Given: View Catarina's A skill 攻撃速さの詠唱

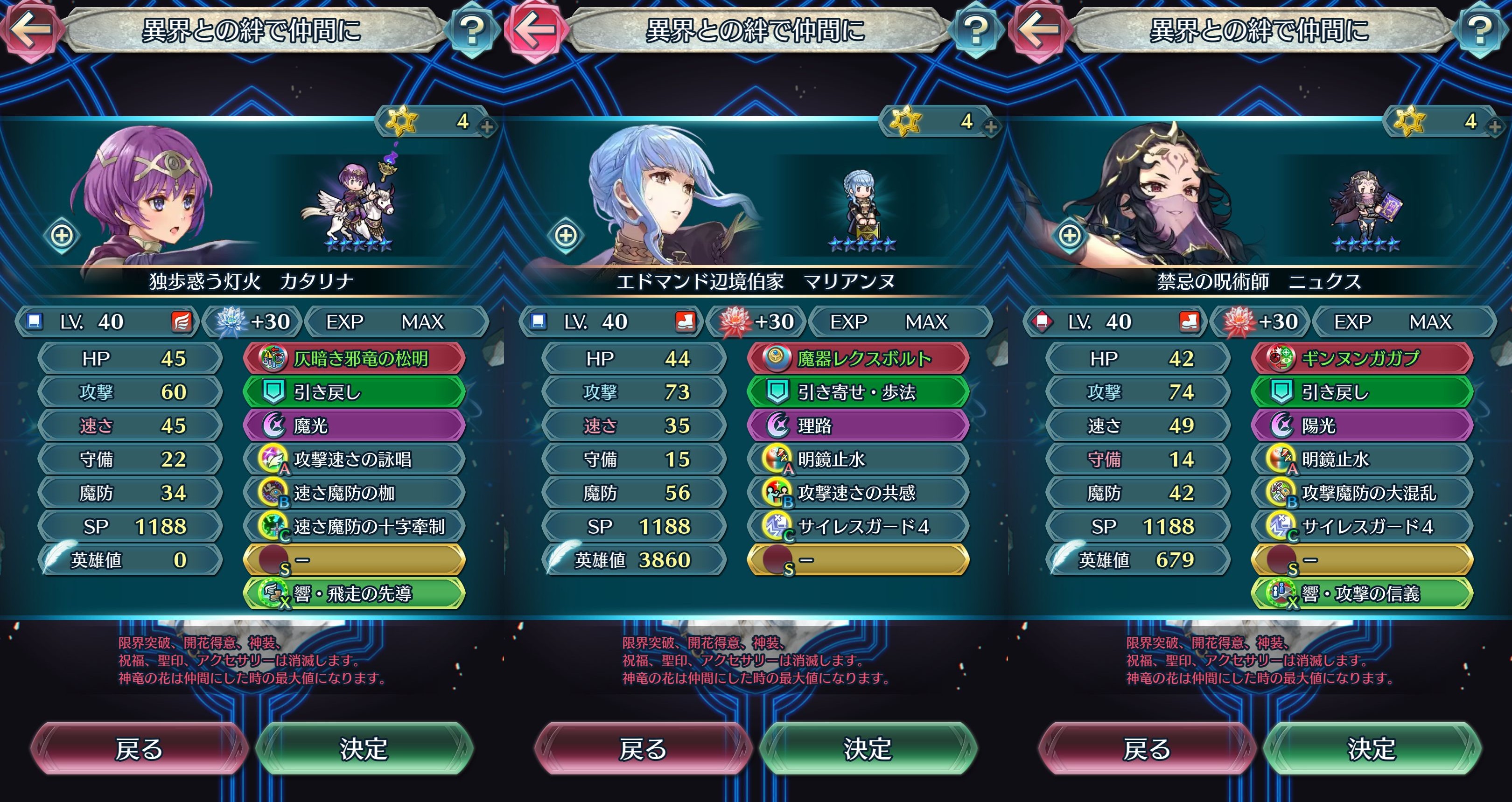Looking at the screenshot, I should point(355,460).
